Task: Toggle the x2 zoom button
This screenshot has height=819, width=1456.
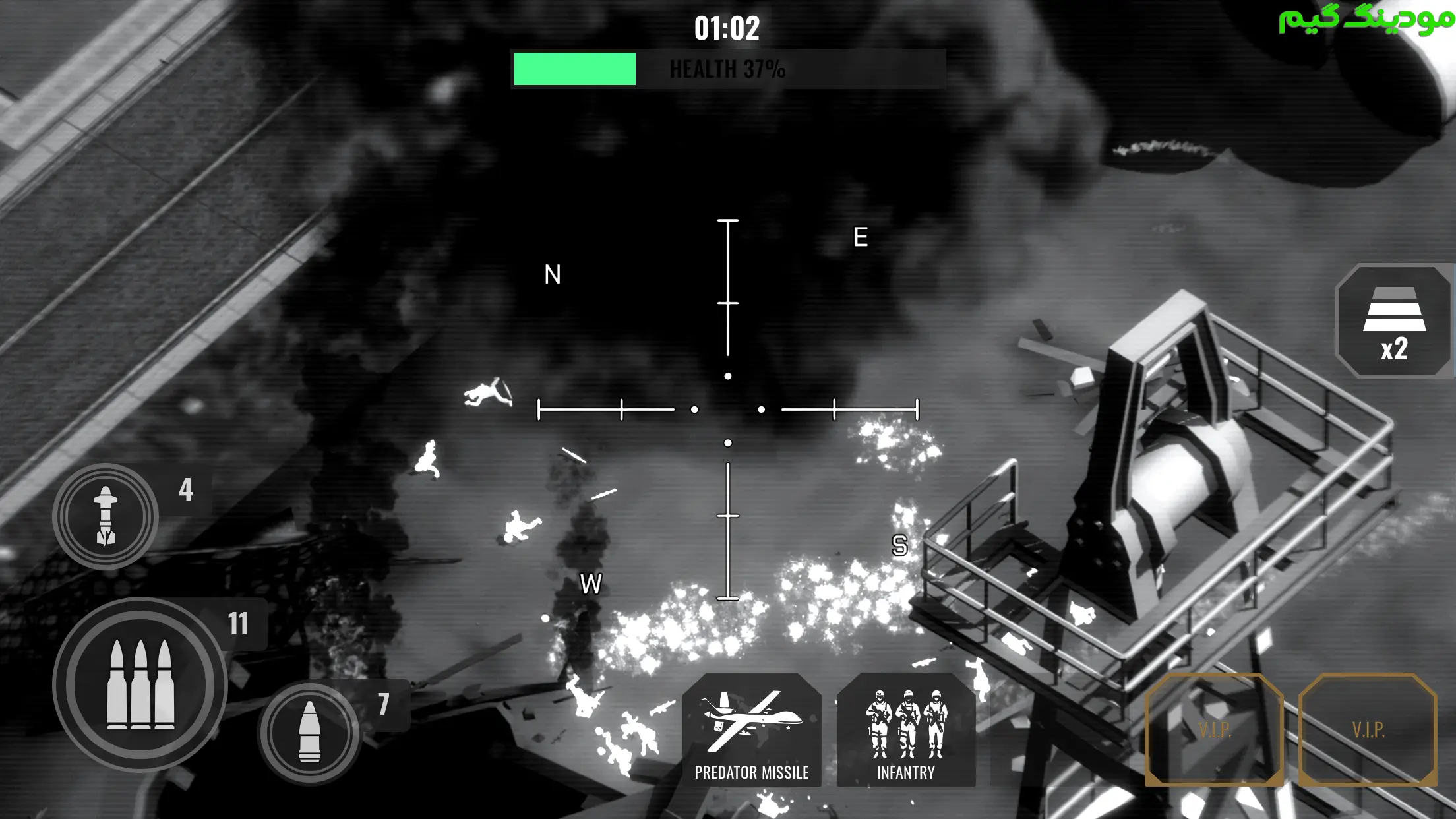Action: pyautogui.click(x=1394, y=322)
